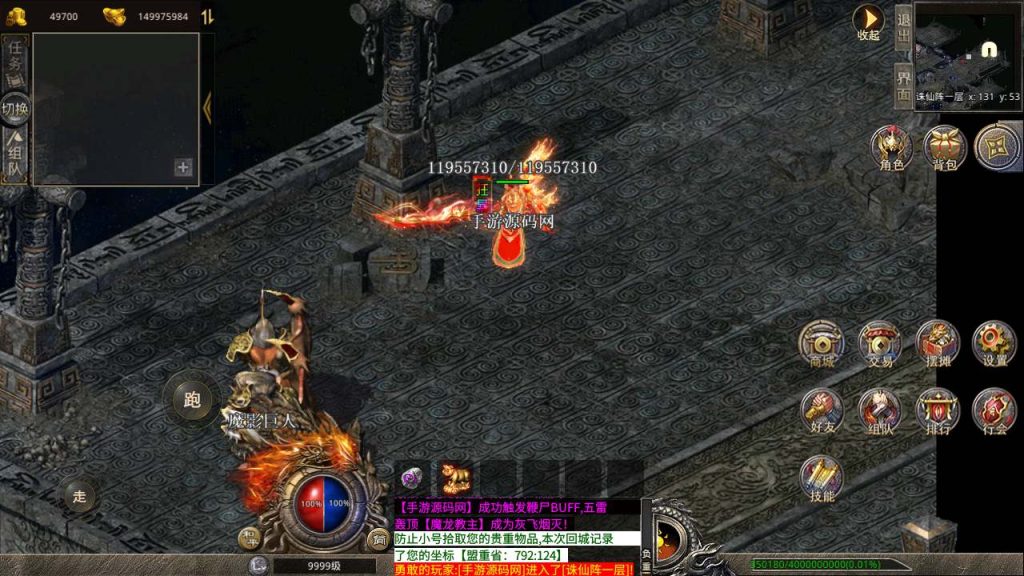The image size is (1024, 576).
Task: Activate the 跑 run button
Action: [192, 400]
